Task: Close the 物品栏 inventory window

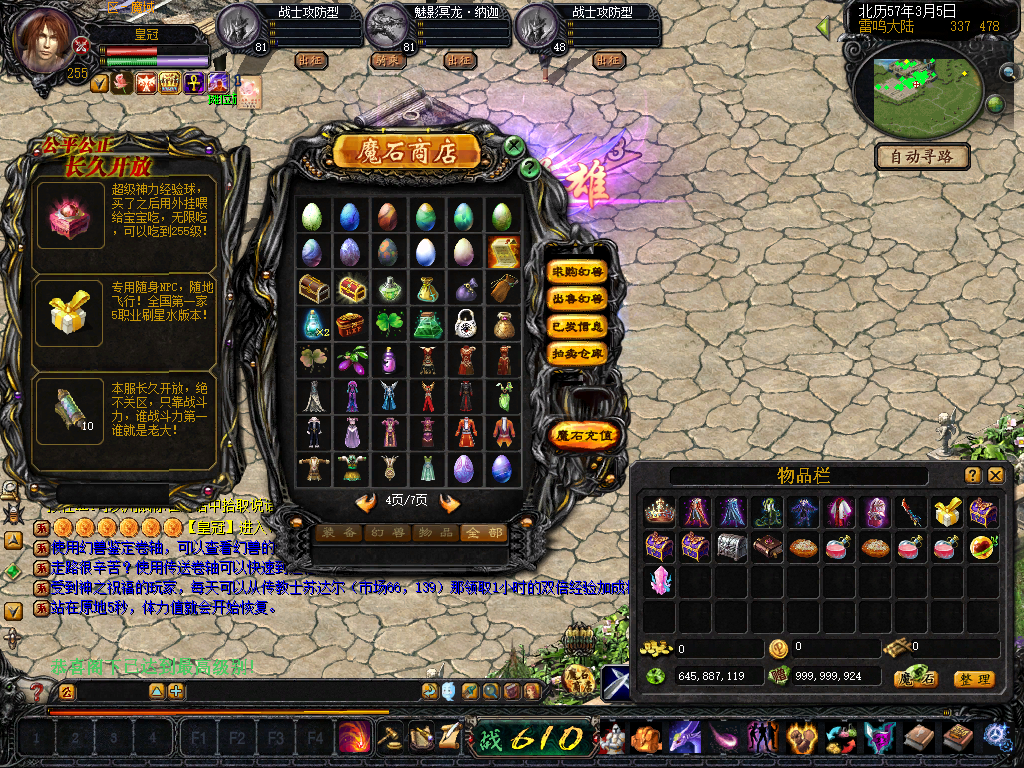Action: click(x=996, y=476)
